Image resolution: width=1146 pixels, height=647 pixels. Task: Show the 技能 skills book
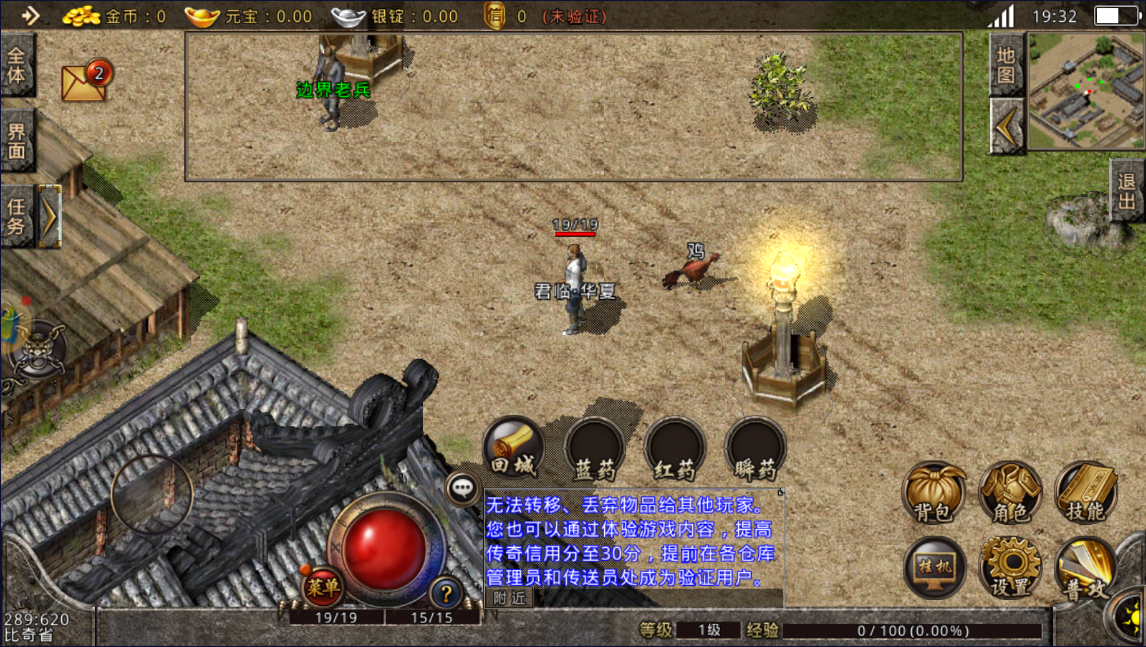[1086, 492]
